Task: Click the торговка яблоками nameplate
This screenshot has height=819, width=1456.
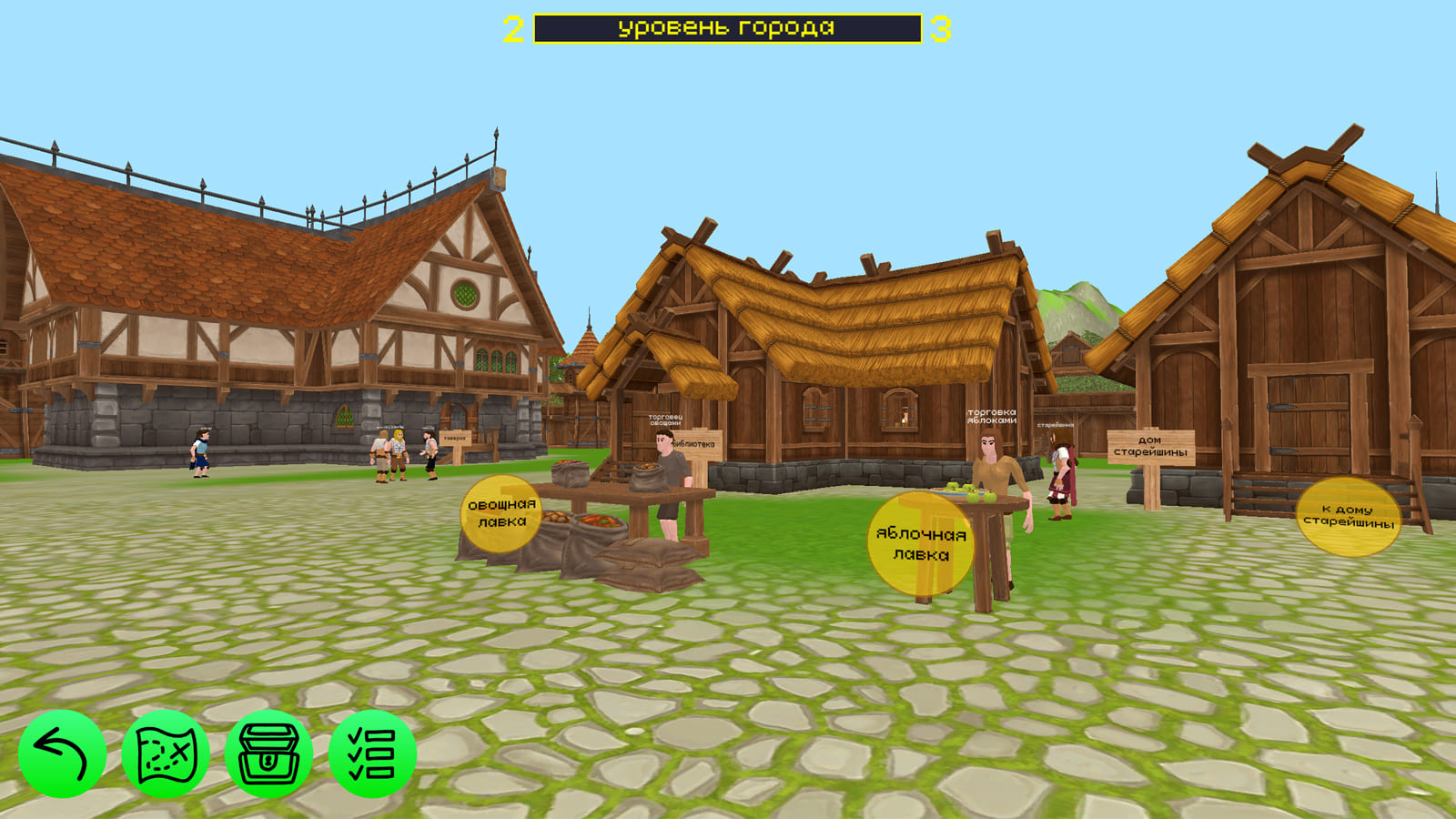Action: [x=992, y=417]
